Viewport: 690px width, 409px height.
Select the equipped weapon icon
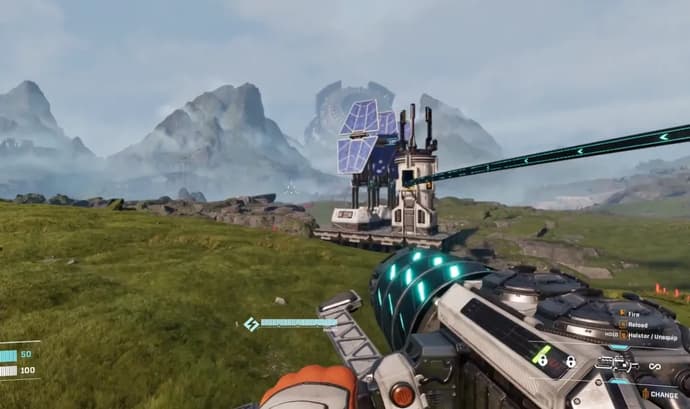pyautogui.click(x=616, y=364)
